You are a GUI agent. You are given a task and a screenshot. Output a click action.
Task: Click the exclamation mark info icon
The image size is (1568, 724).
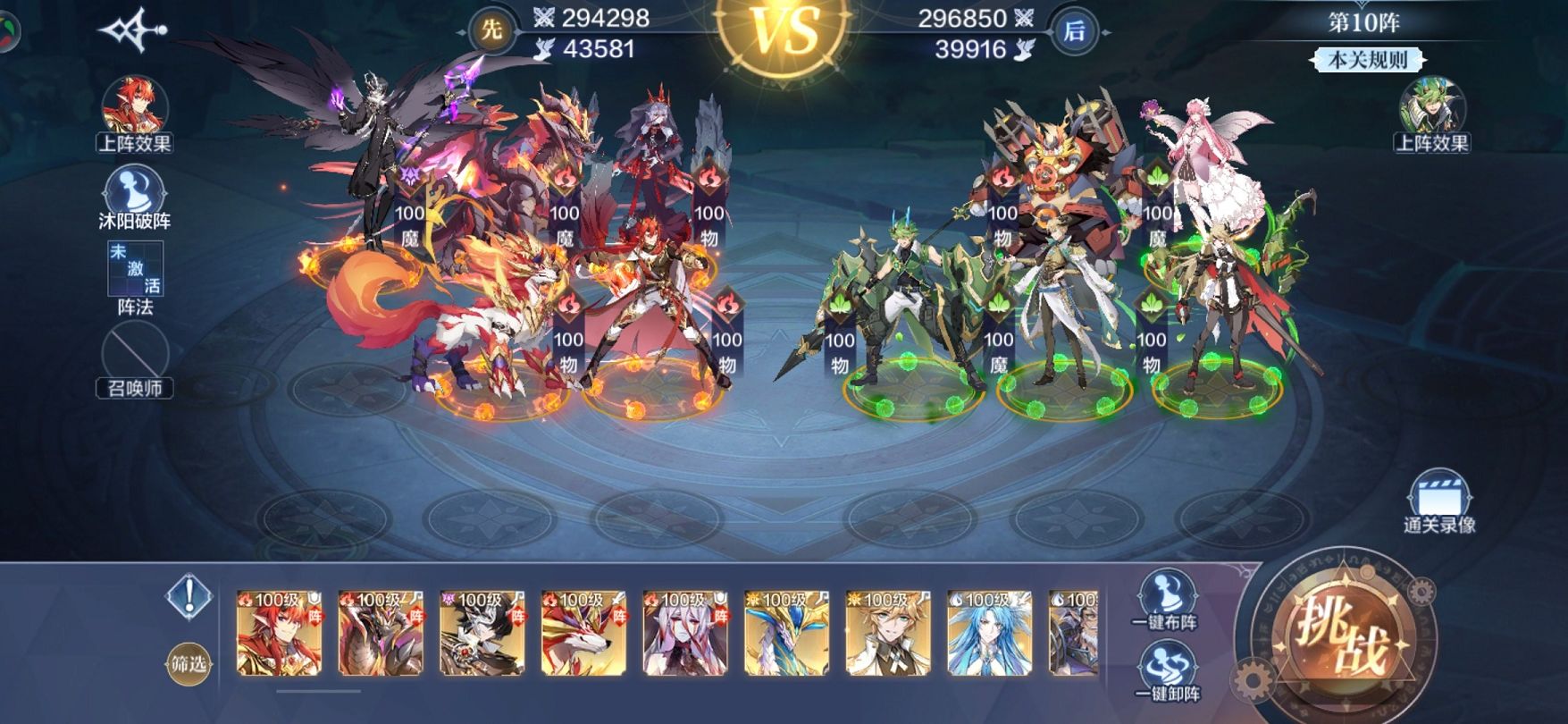[x=189, y=596]
